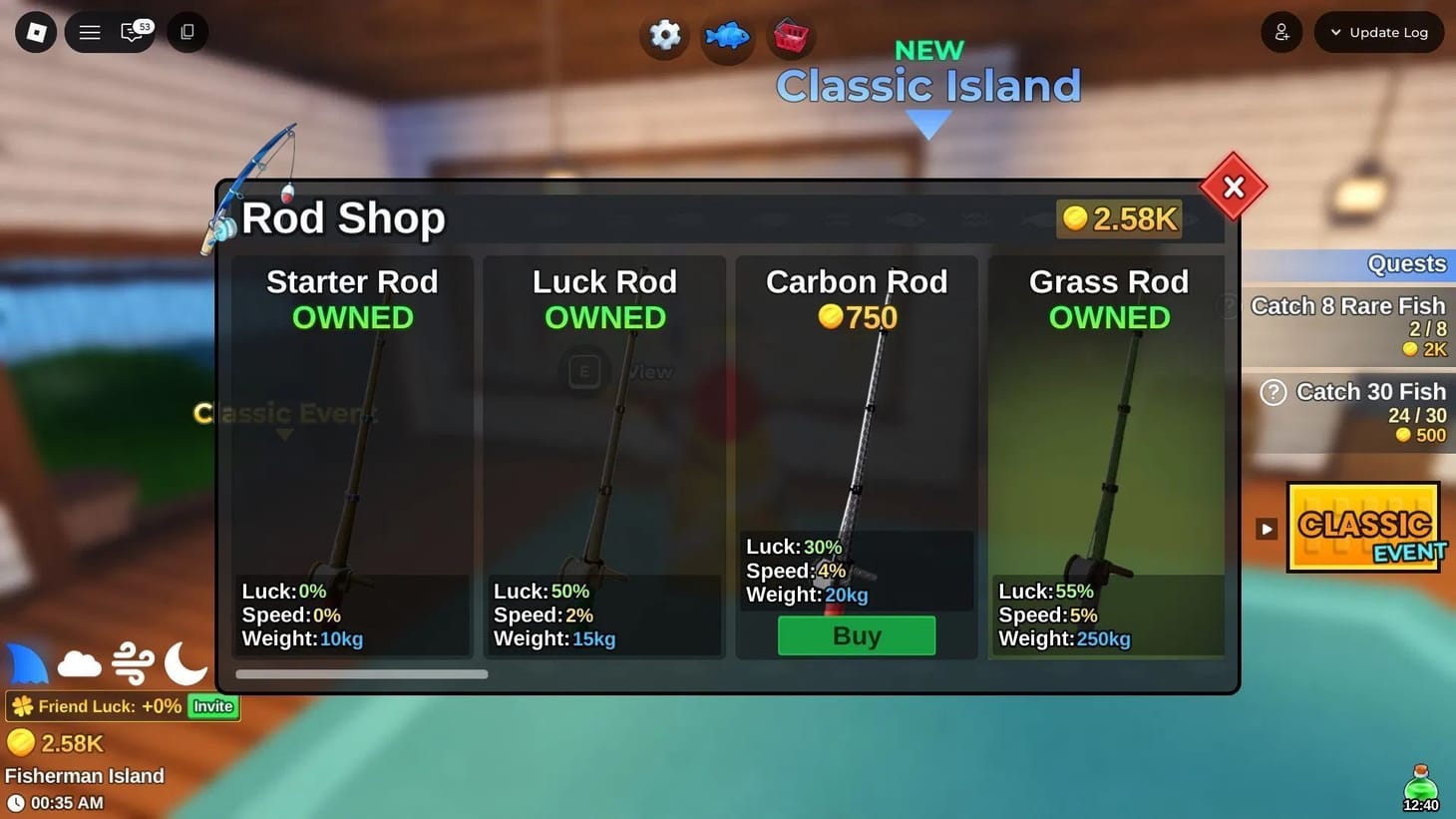Open the Update Log dropdown
Viewport: 1456px width, 819px height.
point(1379,32)
